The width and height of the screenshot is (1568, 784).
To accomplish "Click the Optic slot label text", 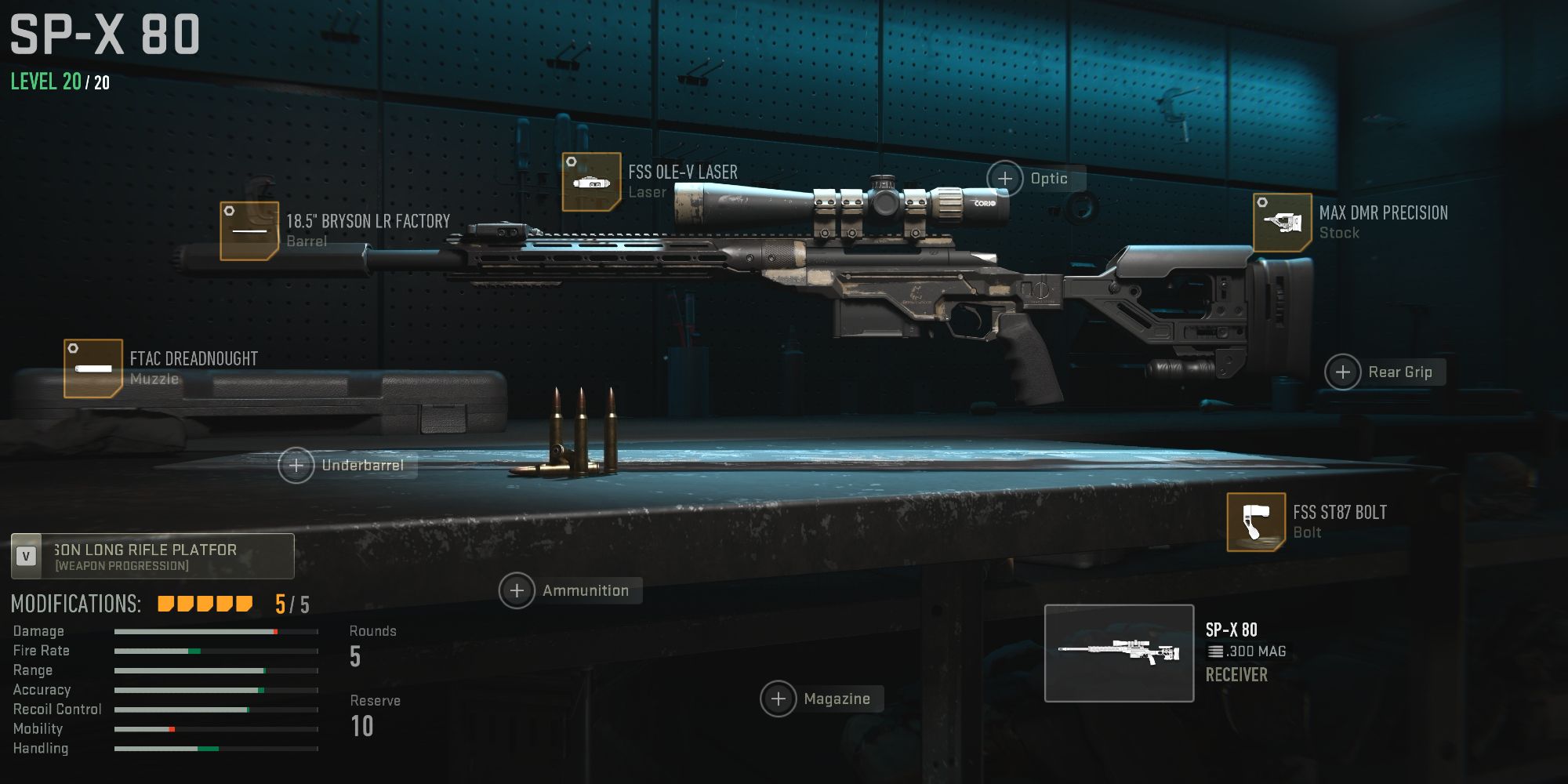I will click(x=1048, y=178).
